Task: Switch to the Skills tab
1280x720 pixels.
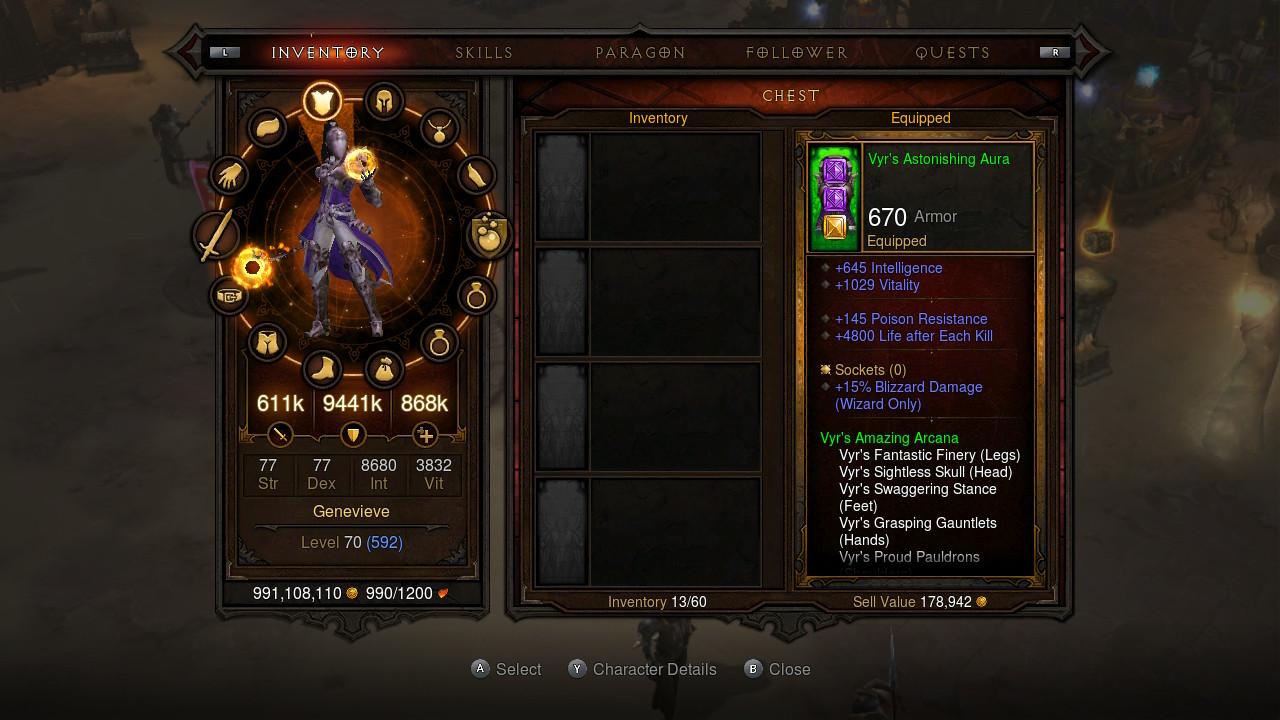Action: click(x=484, y=53)
